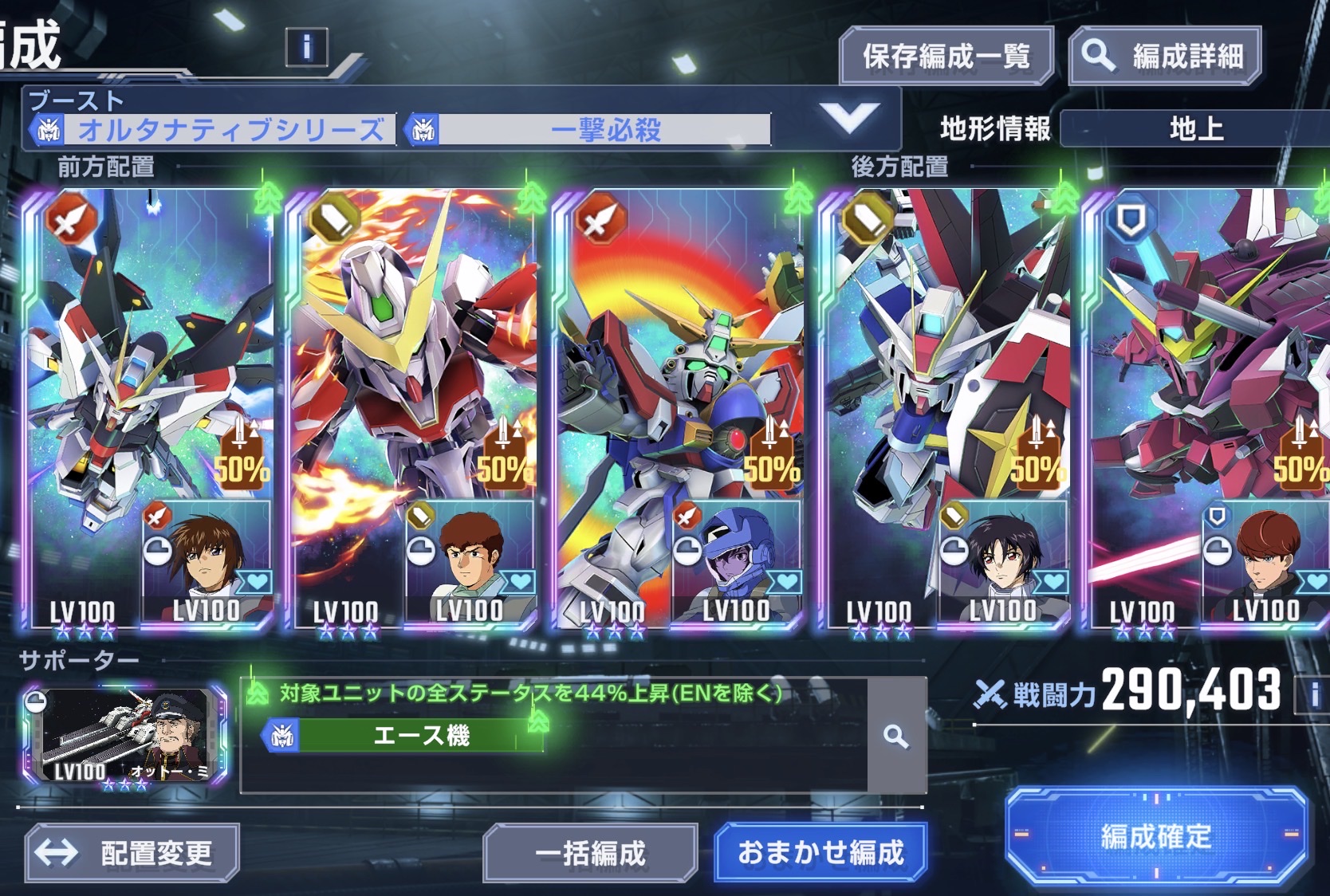
Task: Select the black-haired pilot portrait
Action: tap(1003, 558)
